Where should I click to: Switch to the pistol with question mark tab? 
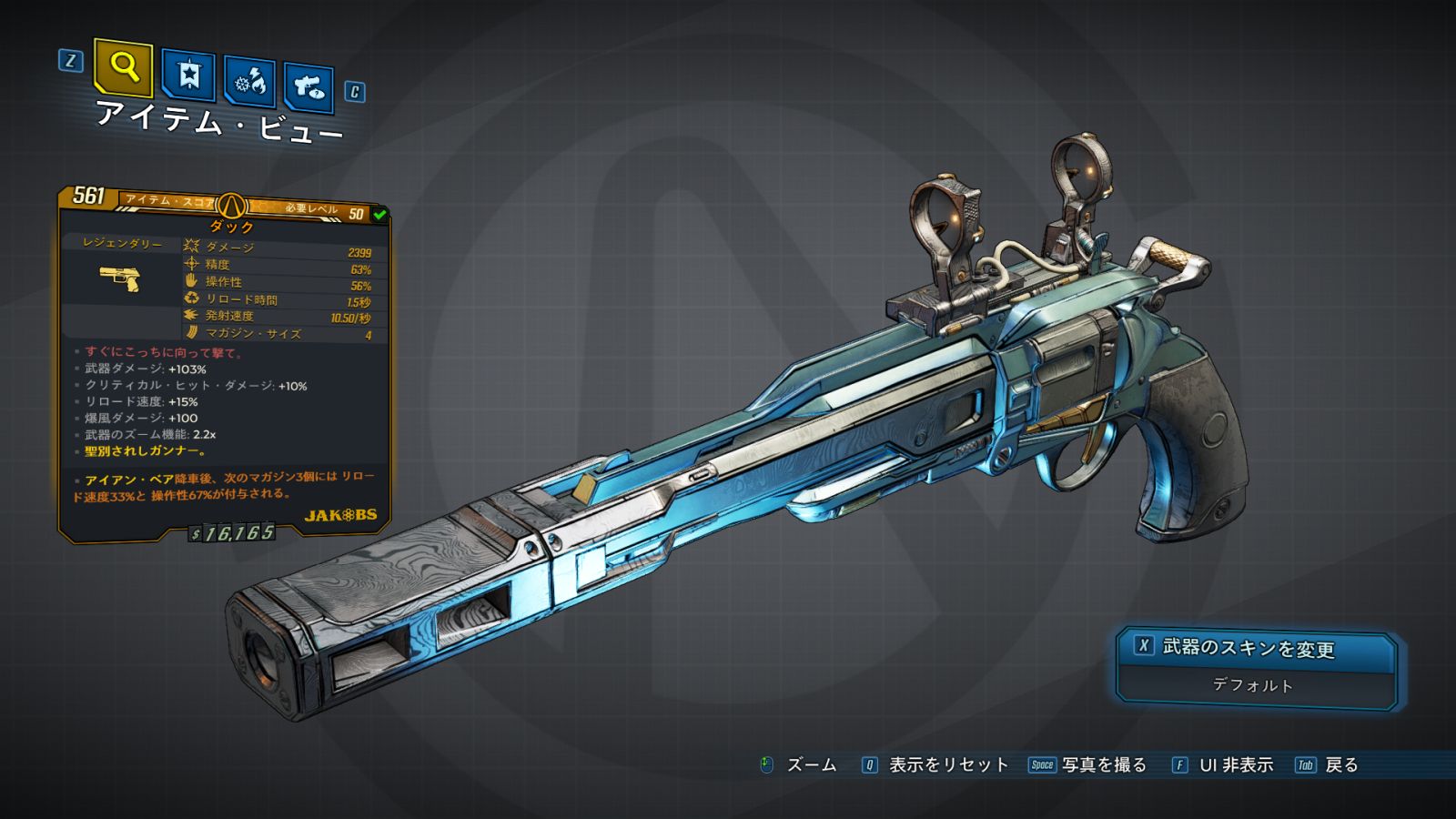click(308, 87)
